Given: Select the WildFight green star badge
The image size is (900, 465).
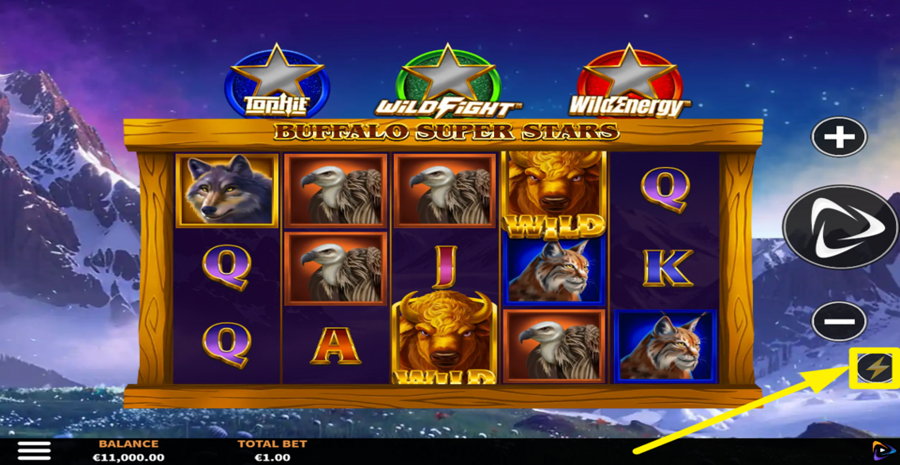Looking at the screenshot, I should [447, 82].
